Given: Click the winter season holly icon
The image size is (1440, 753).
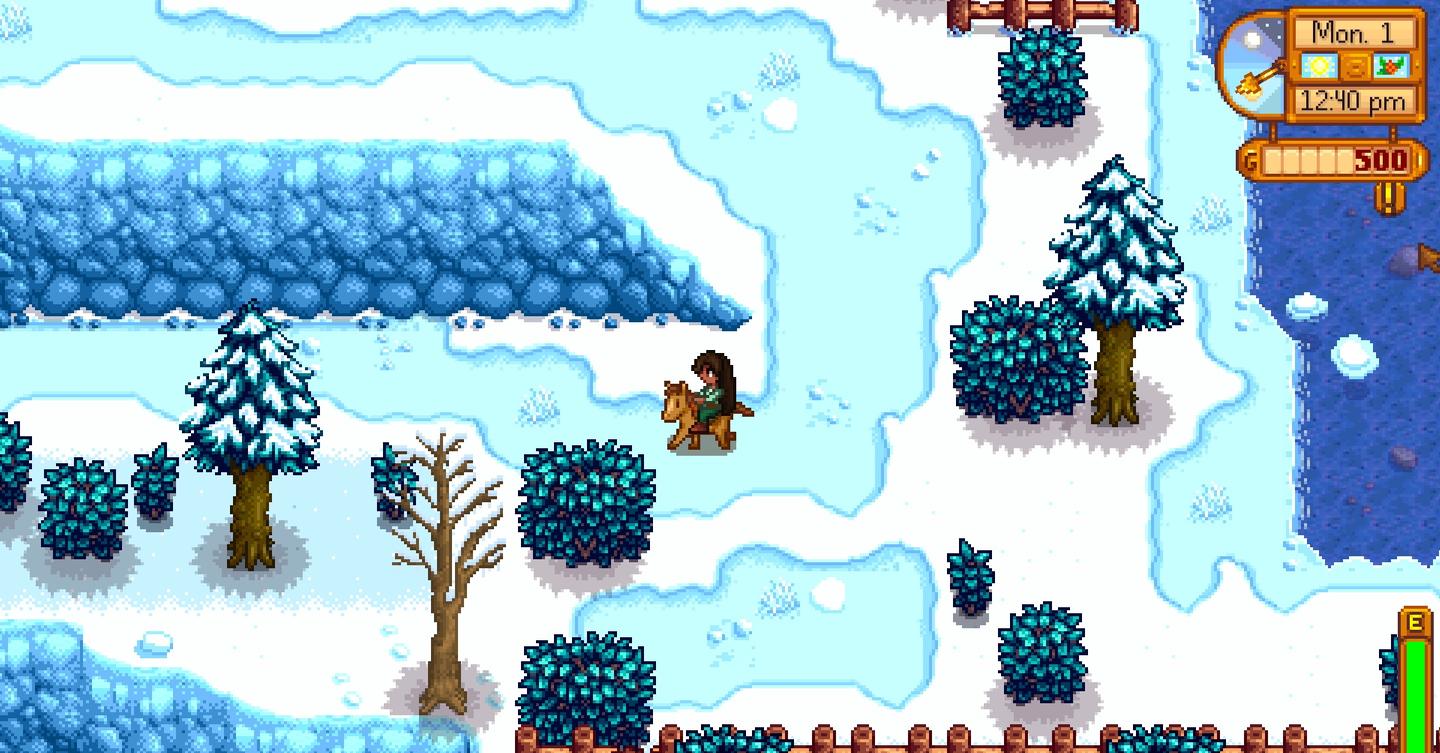Looking at the screenshot, I should coord(1391,64).
